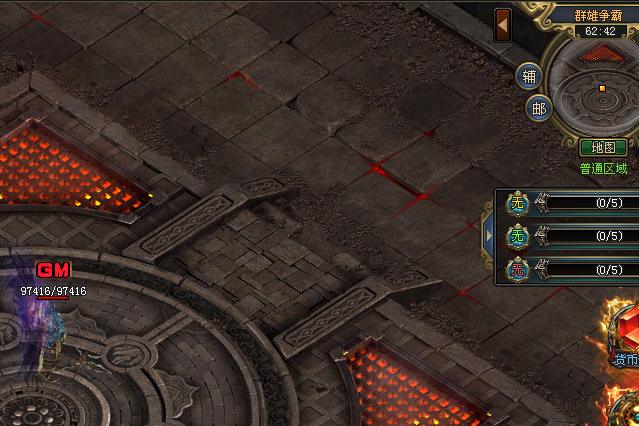
Task: Collapse the minimap with the arrow button
Action: pyautogui.click(x=504, y=23)
